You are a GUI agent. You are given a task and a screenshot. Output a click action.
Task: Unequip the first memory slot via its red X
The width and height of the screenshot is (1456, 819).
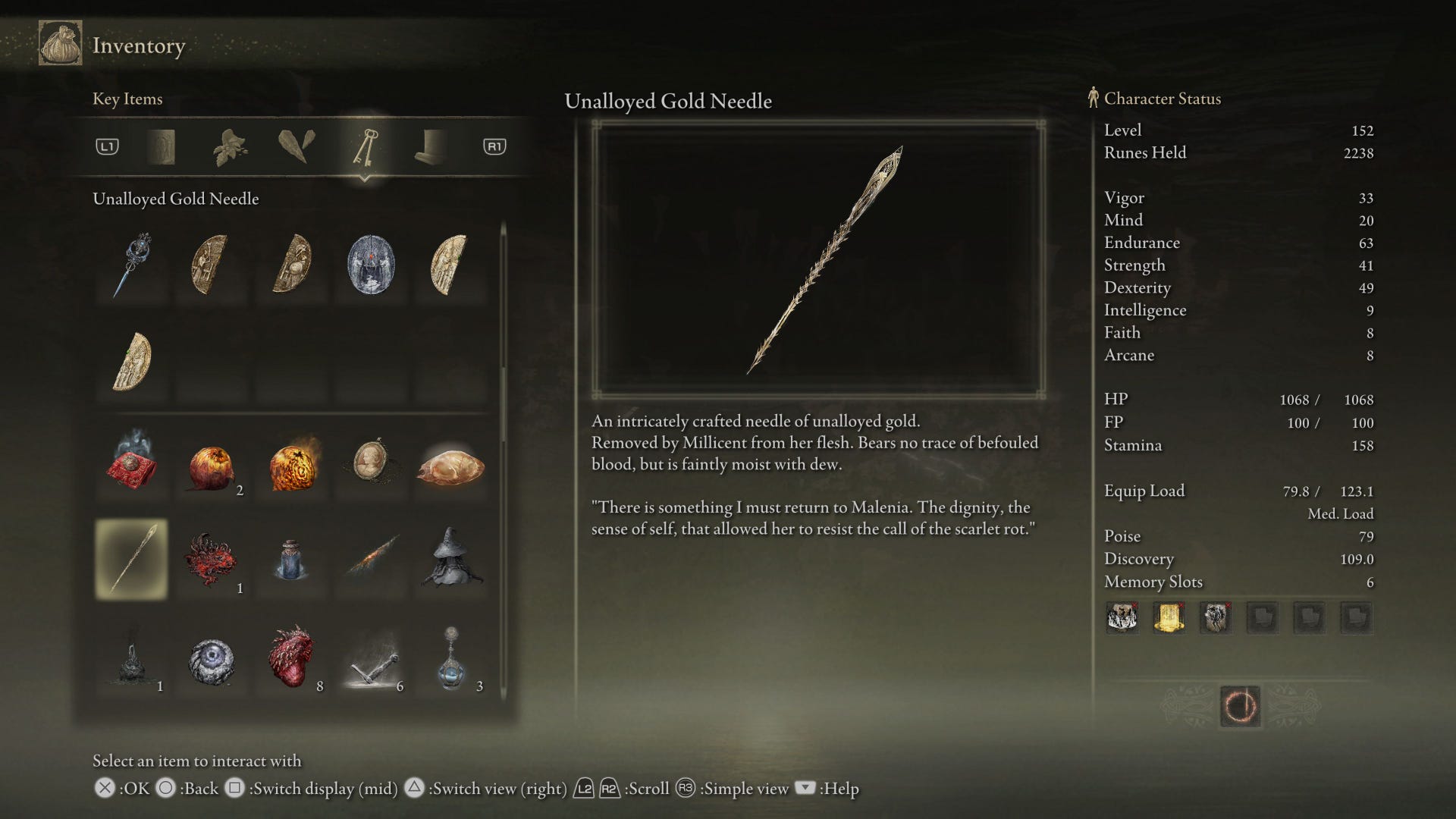(1134, 606)
